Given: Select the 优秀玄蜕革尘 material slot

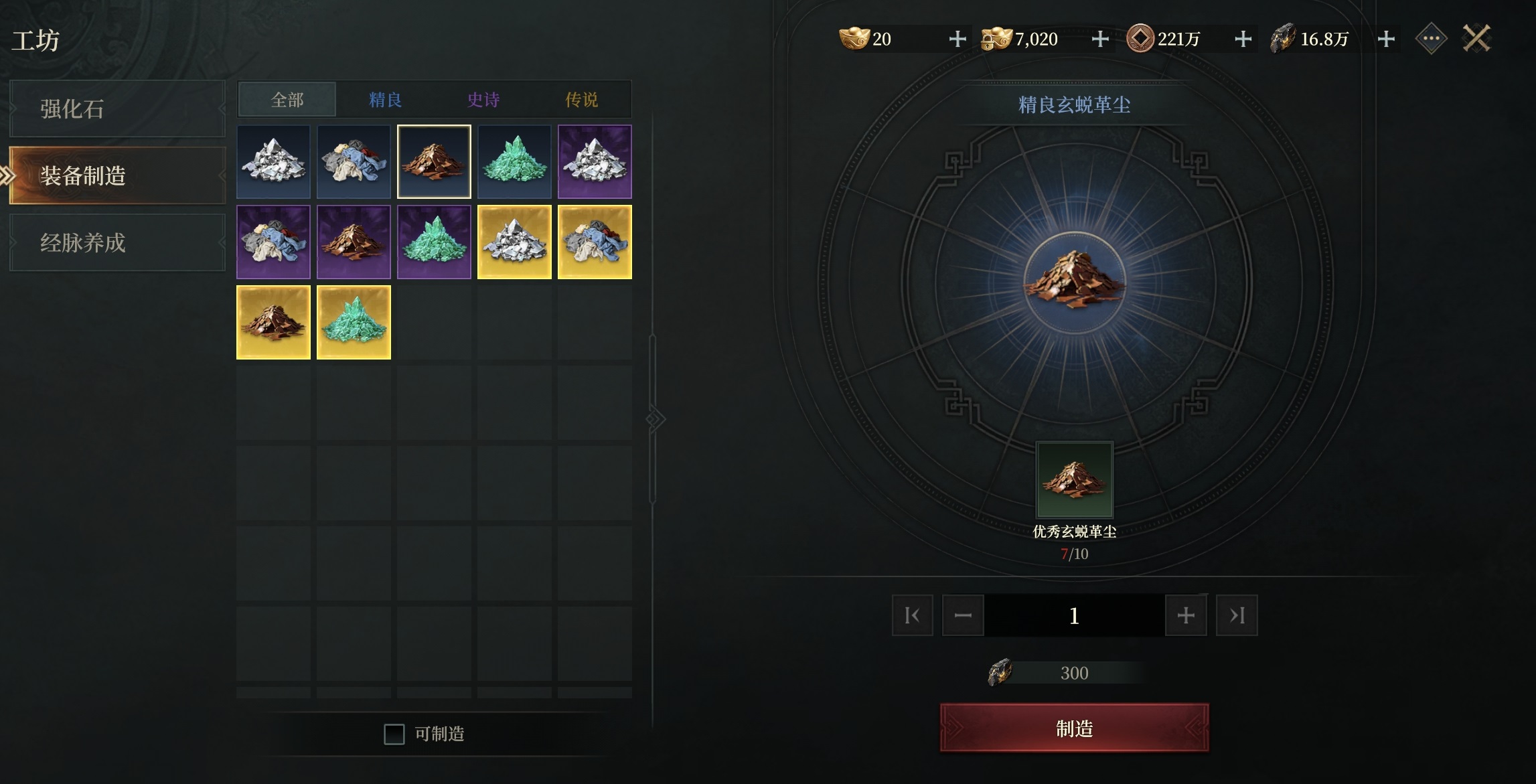Looking at the screenshot, I should click(x=1074, y=479).
